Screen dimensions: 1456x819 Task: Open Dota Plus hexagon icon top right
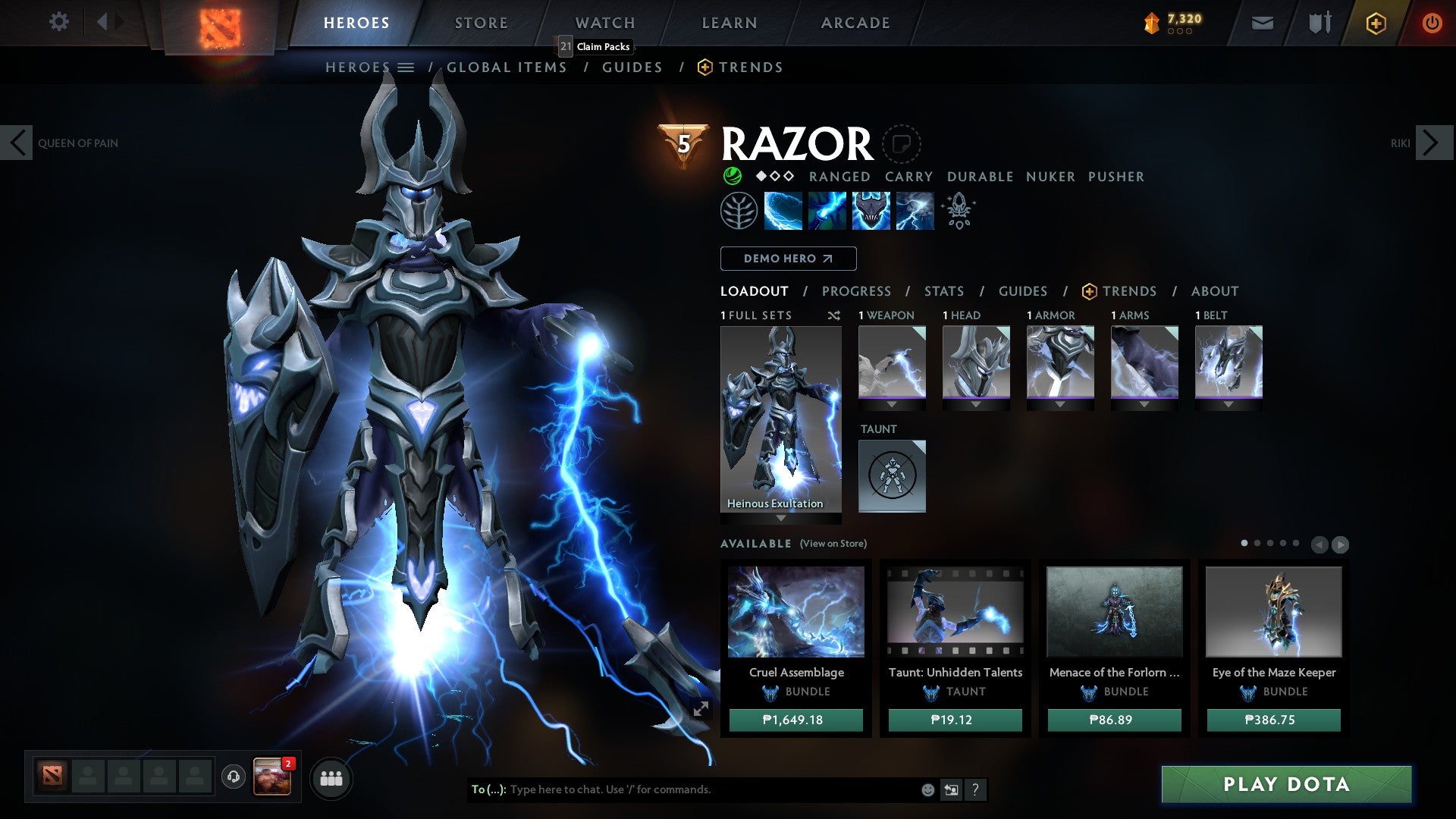coord(1375,23)
